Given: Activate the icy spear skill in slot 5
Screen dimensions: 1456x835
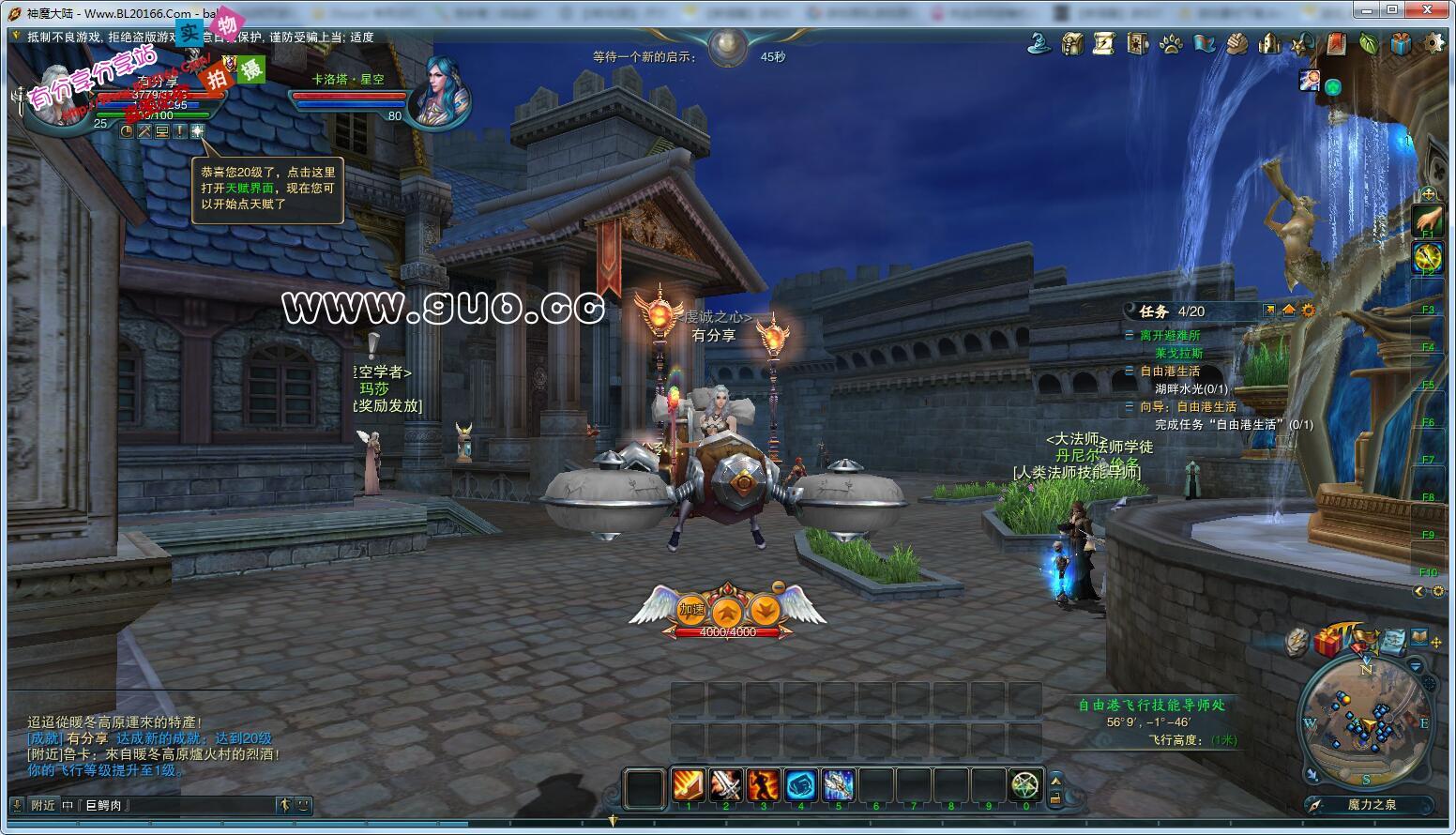Looking at the screenshot, I should (839, 784).
